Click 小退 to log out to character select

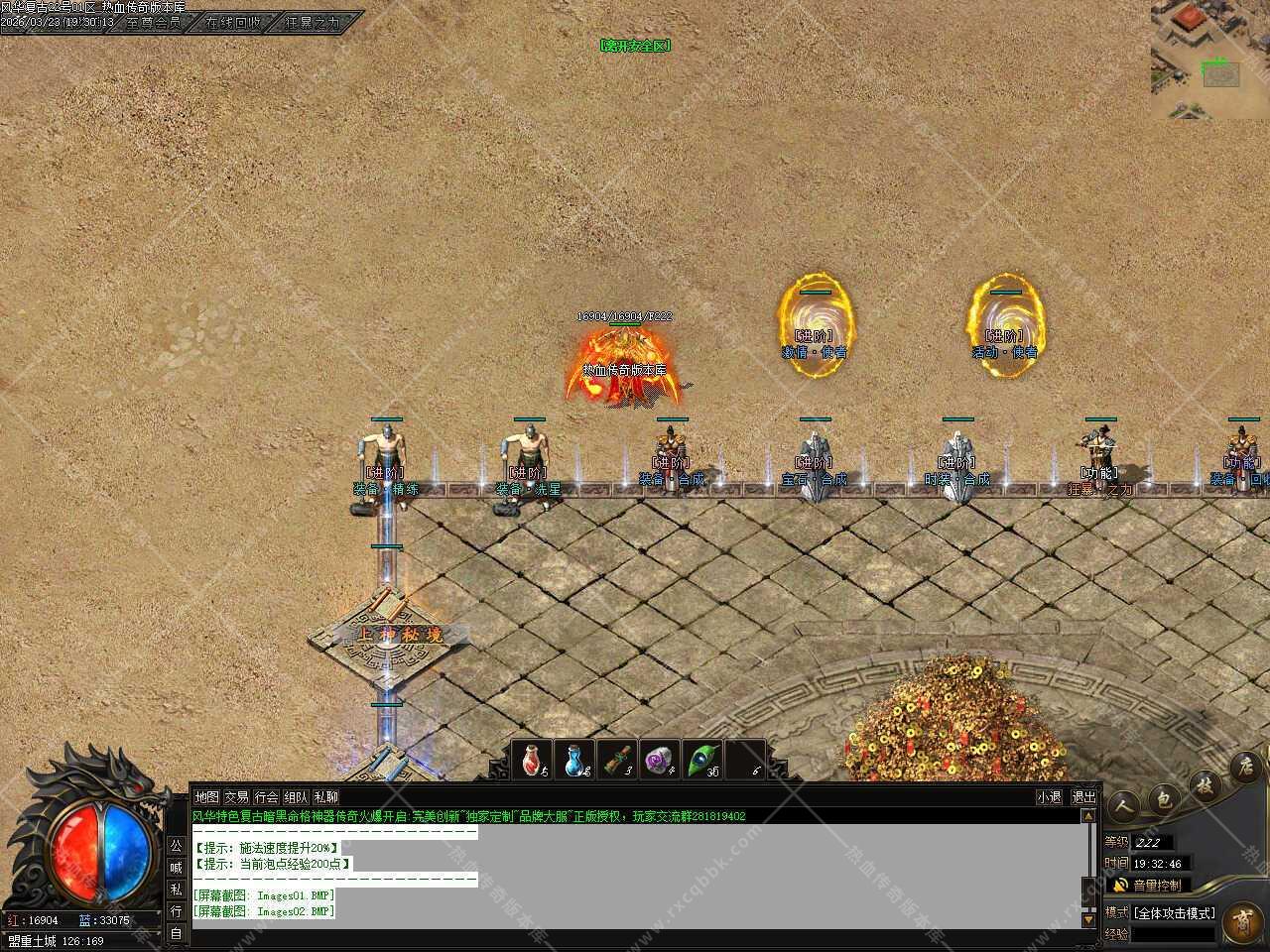(x=1049, y=797)
